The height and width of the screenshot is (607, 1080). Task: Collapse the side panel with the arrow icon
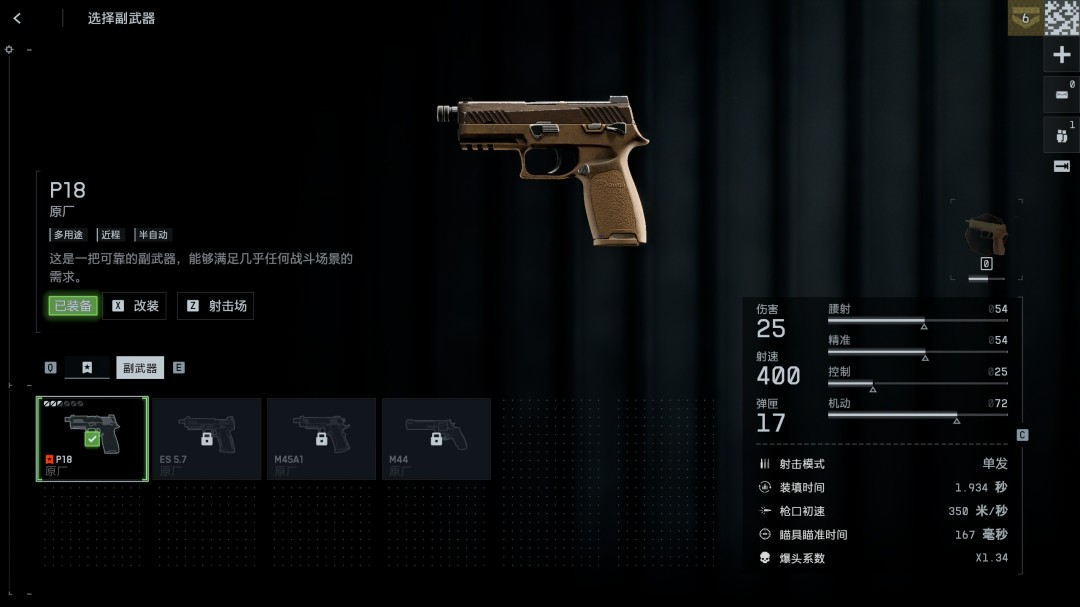[1062, 166]
